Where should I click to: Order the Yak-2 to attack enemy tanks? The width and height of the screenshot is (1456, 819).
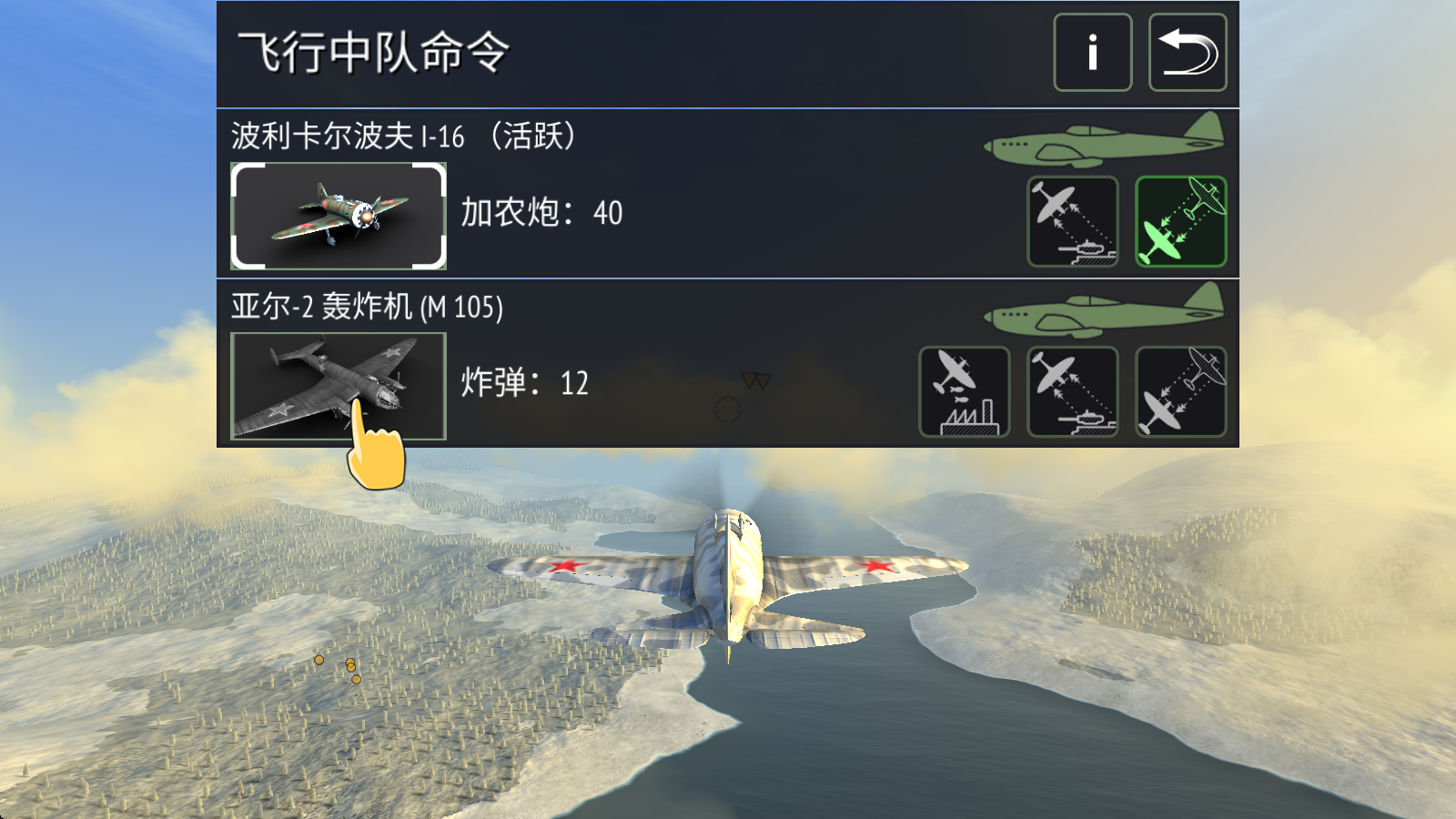click(1072, 391)
